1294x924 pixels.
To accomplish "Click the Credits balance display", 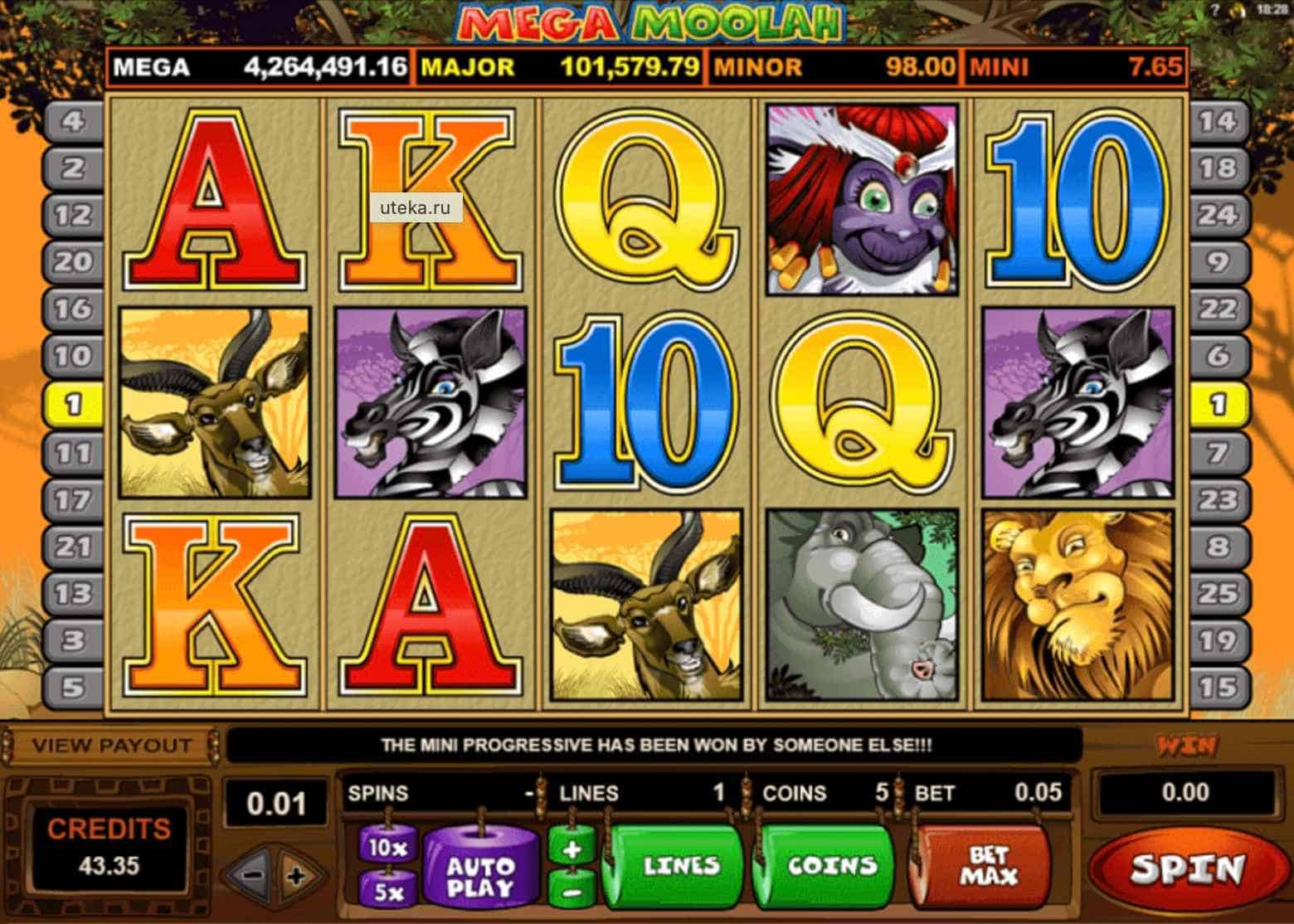I will 109,850.
